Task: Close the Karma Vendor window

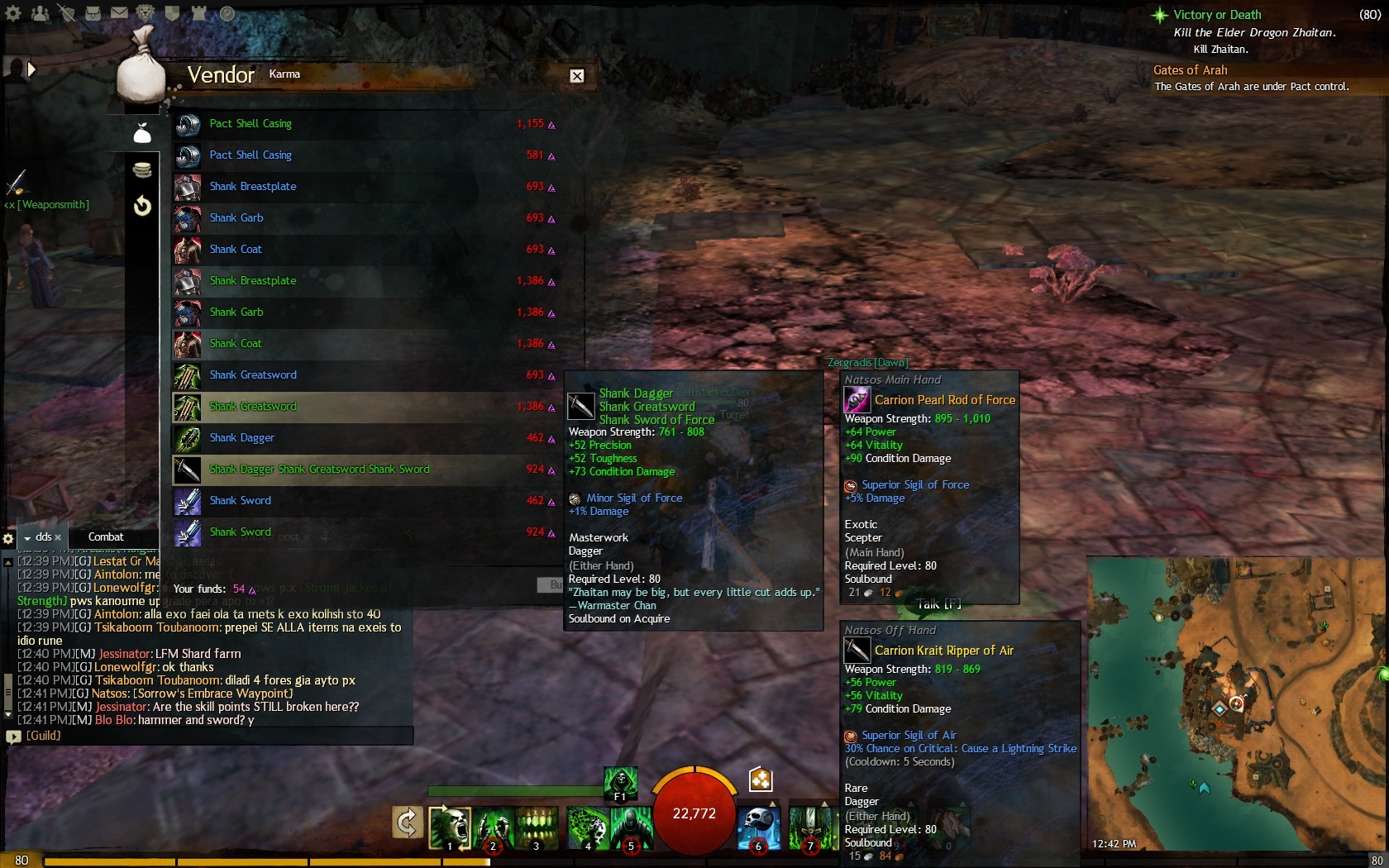Action: (x=577, y=76)
